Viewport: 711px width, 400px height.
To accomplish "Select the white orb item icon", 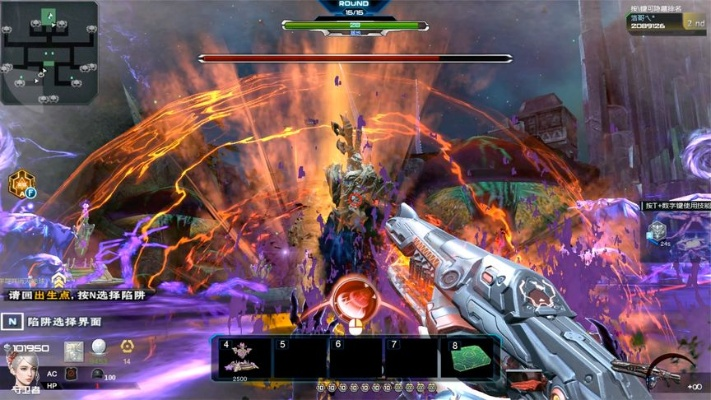I will tap(99, 350).
